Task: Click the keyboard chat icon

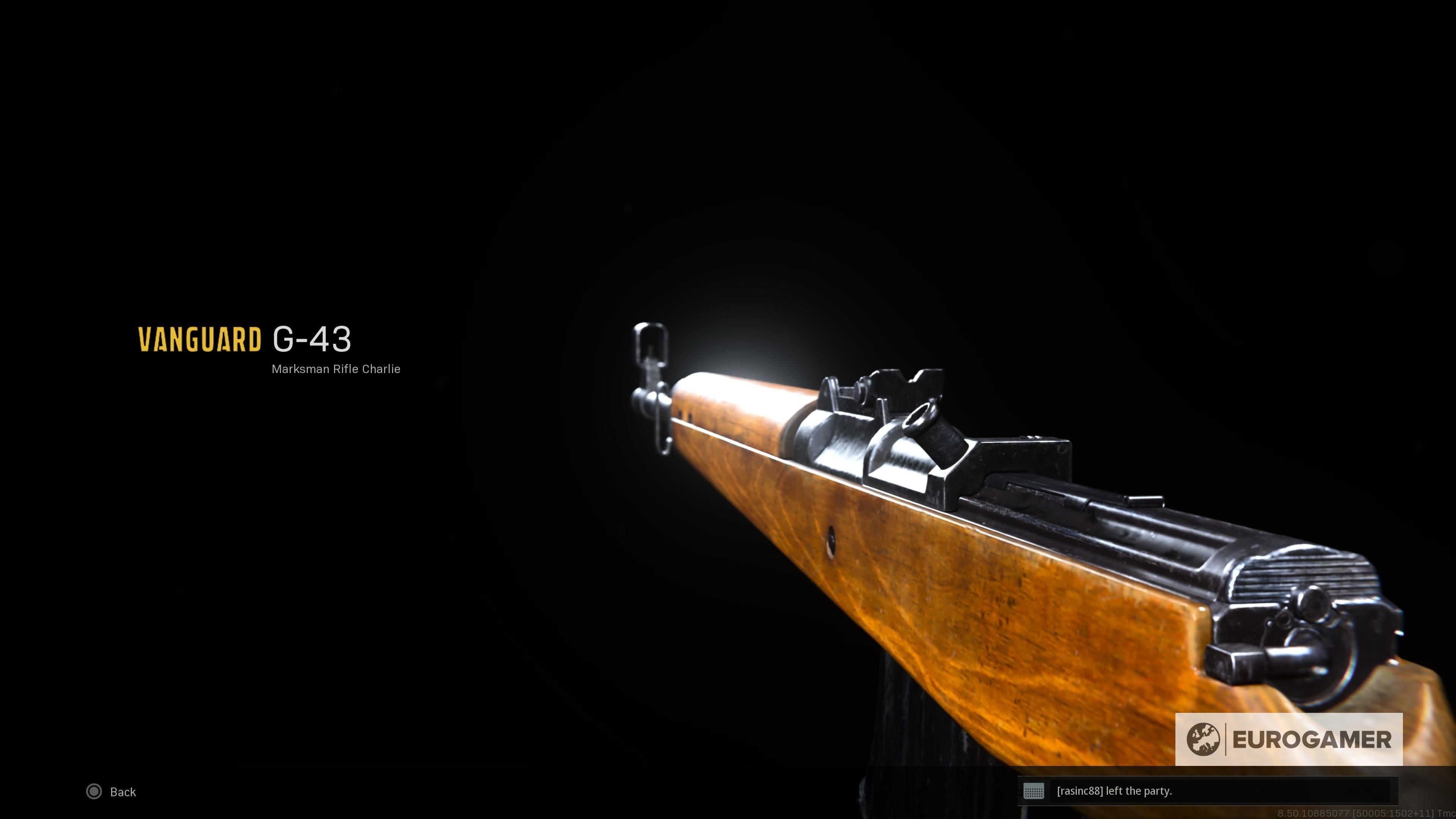Action: click(x=1034, y=791)
